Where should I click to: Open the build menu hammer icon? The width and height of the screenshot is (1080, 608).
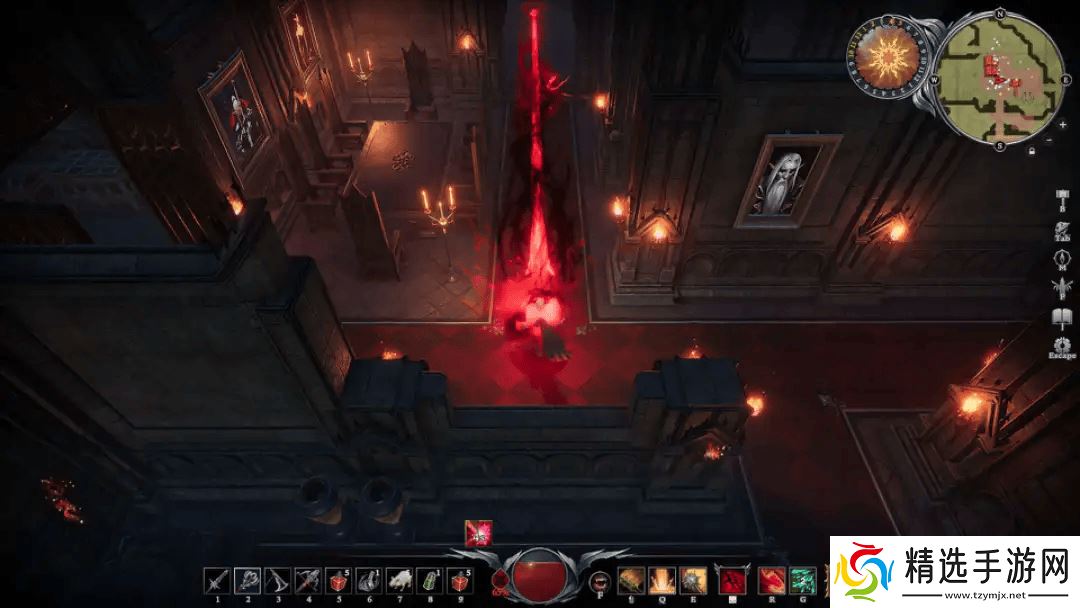click(x=1062, y=199)
